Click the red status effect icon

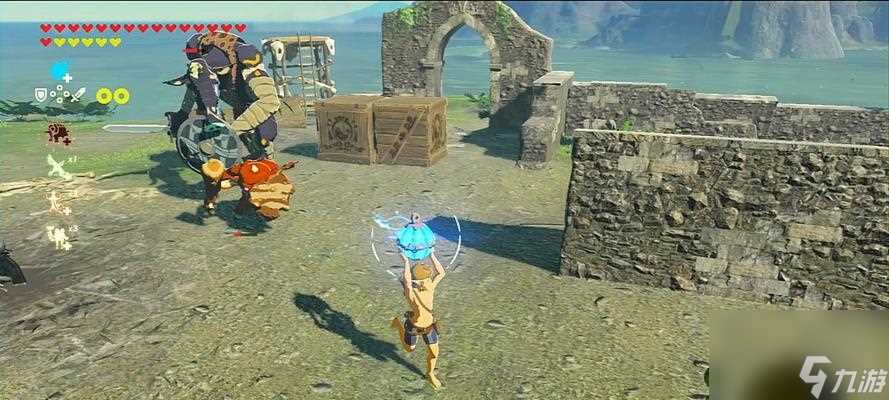[58, 133]
